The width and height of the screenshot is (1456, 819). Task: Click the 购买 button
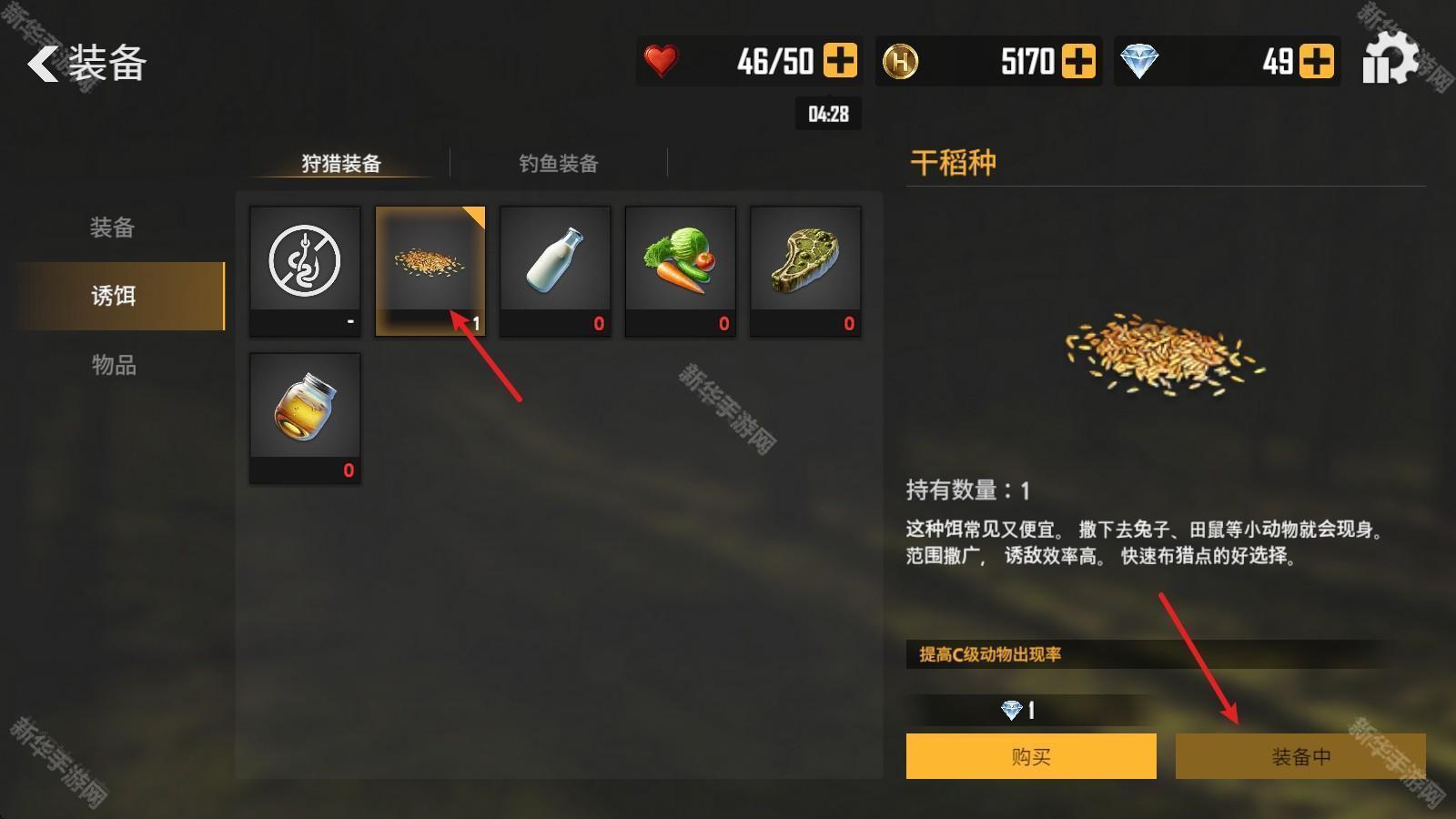coord(1031,756)
